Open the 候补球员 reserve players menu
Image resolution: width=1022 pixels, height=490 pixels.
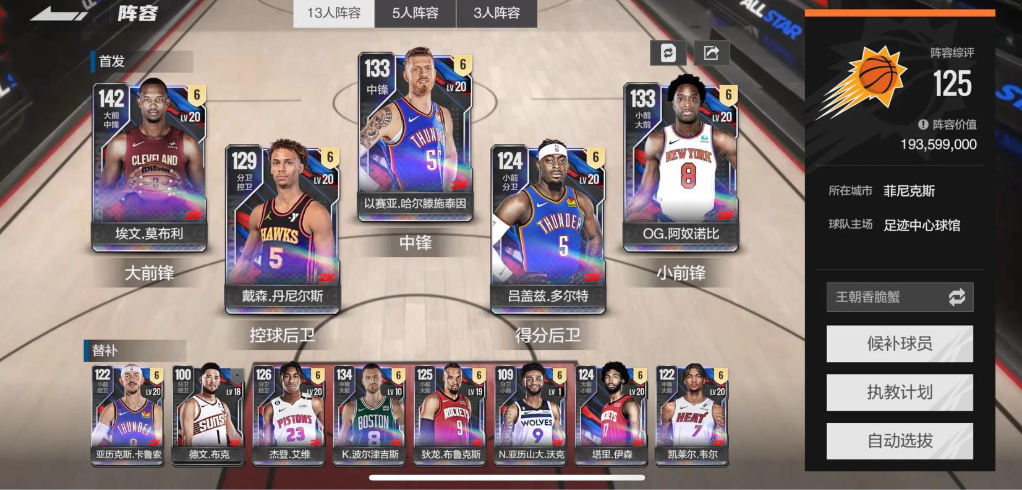(899, 344)
